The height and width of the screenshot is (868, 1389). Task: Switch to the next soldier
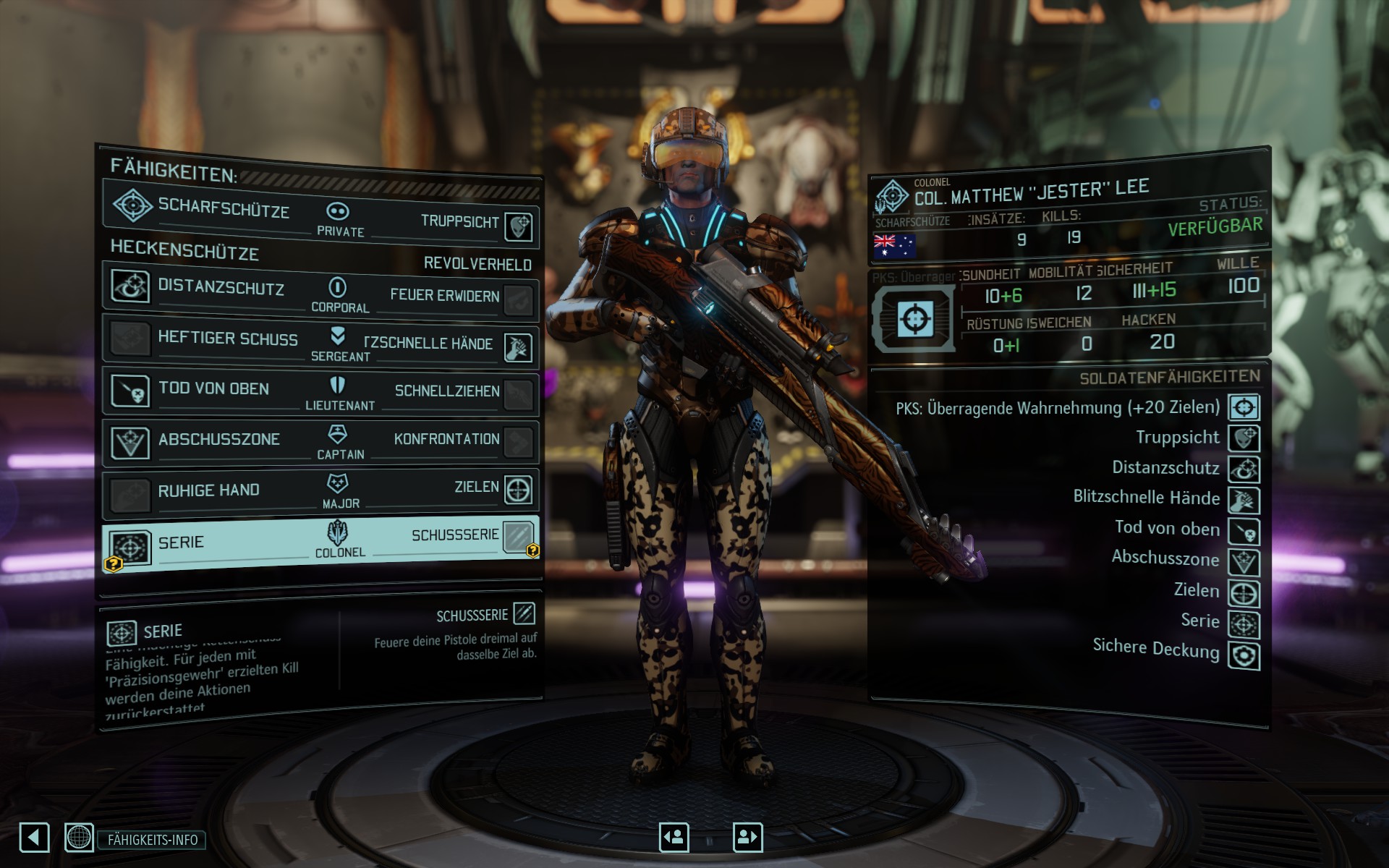click(x=747, y=838)
